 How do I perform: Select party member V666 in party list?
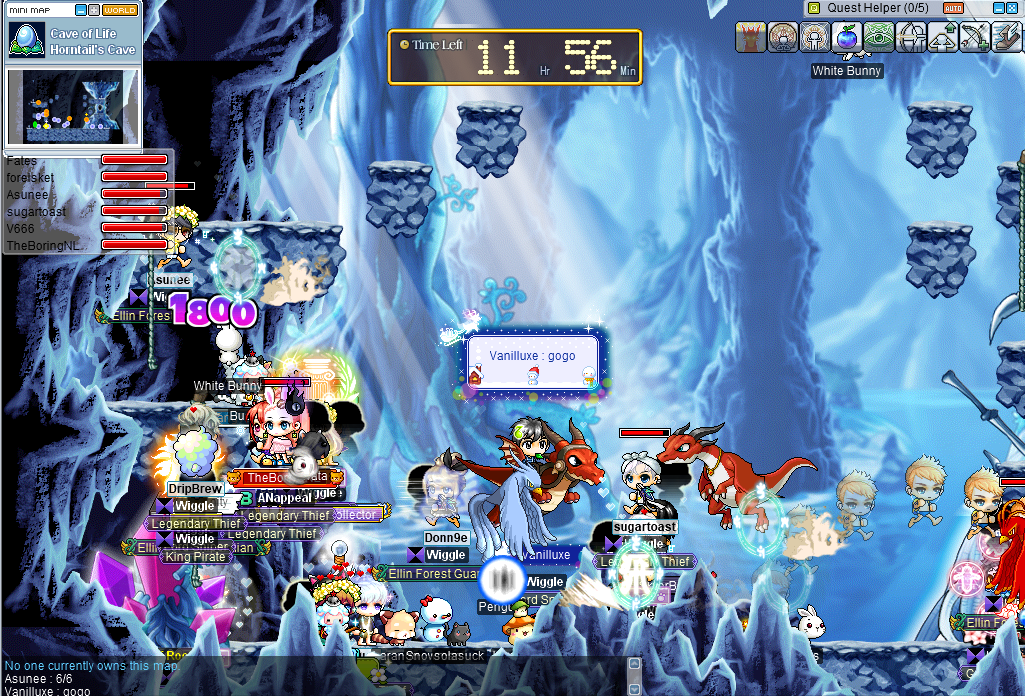coord(20,228)
